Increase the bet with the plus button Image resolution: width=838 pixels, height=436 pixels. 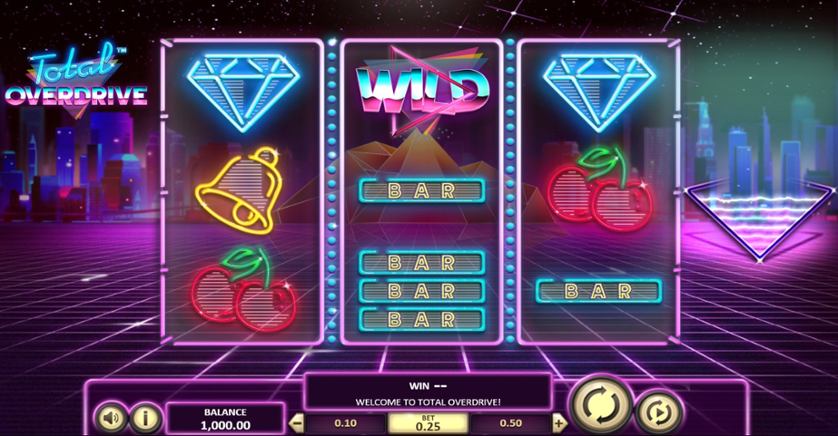coord(558,424)
